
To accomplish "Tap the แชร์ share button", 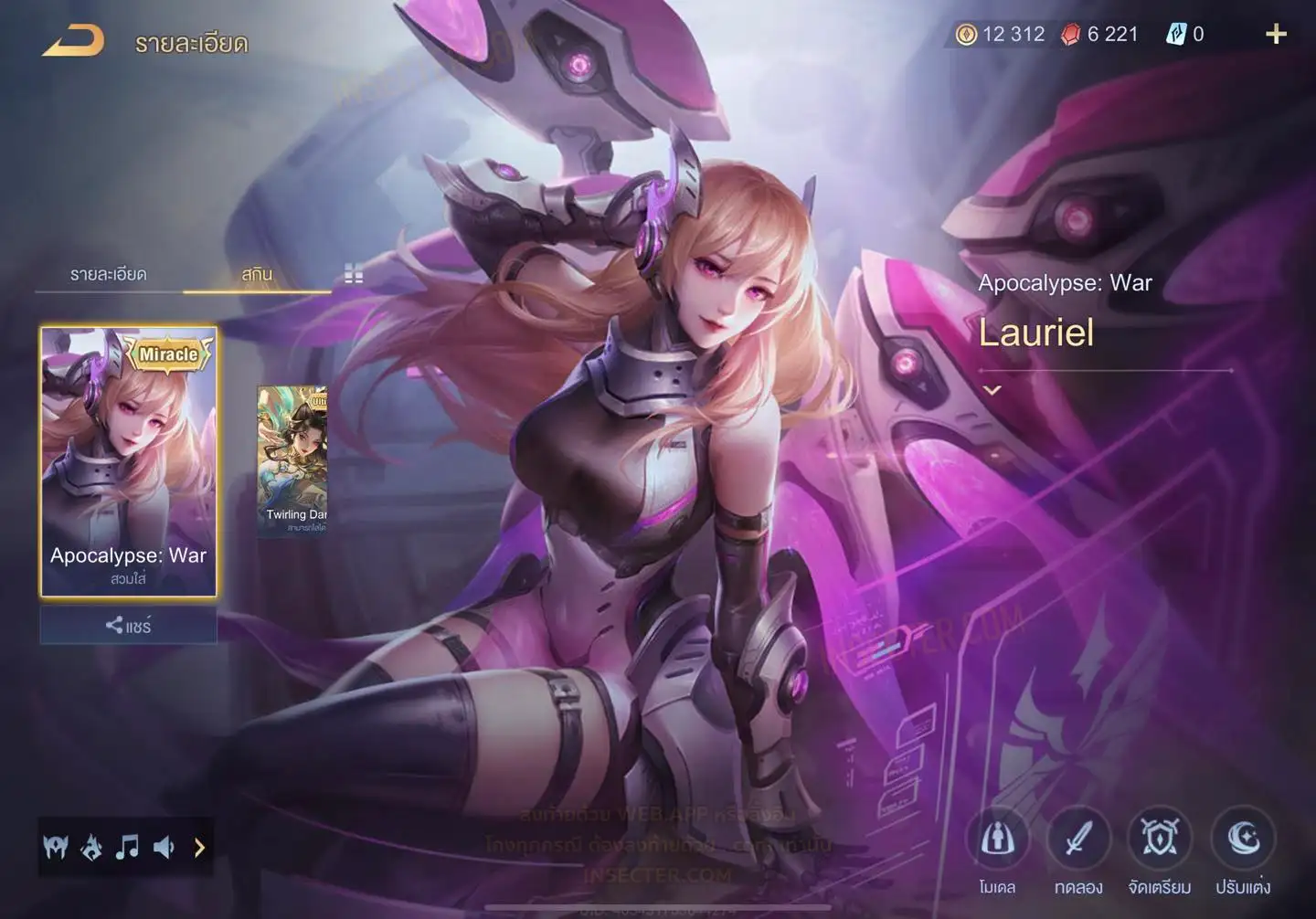I will click(x=128, y=626).
